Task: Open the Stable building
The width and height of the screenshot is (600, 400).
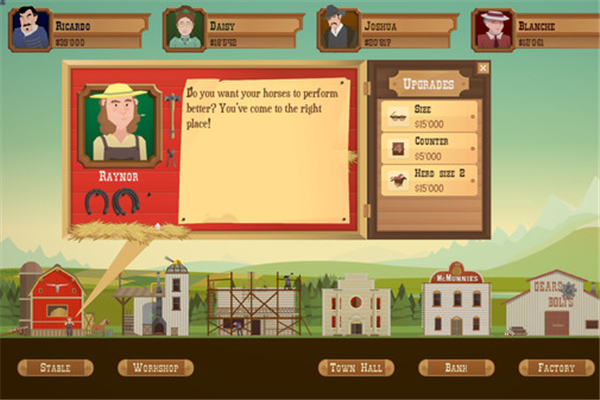Action: point(55,368)
